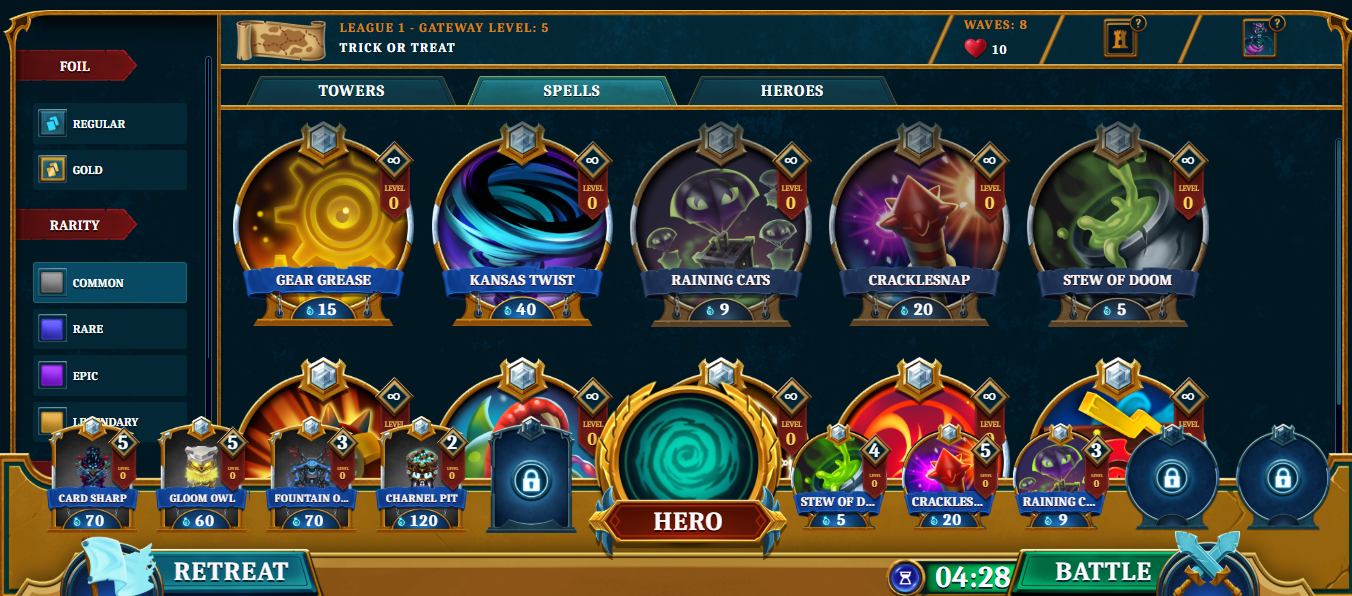This screenshot has width=1352, height=596.
Task: Select the Raining Cats card in the spell grid
Action: click(x=720, y=221)
